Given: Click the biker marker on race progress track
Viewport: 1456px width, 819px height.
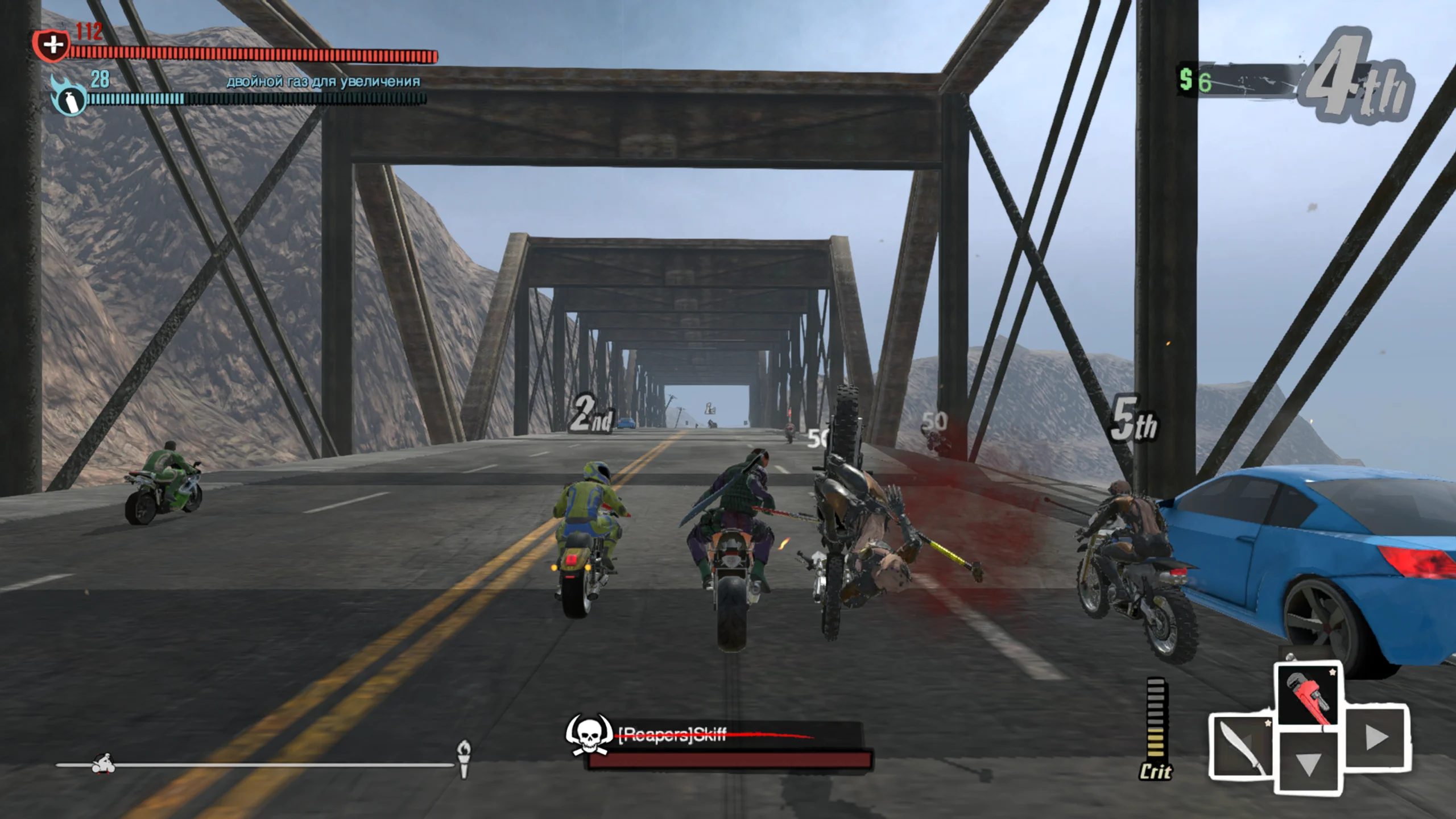Looking at the screenshot, I should [104, 764].
